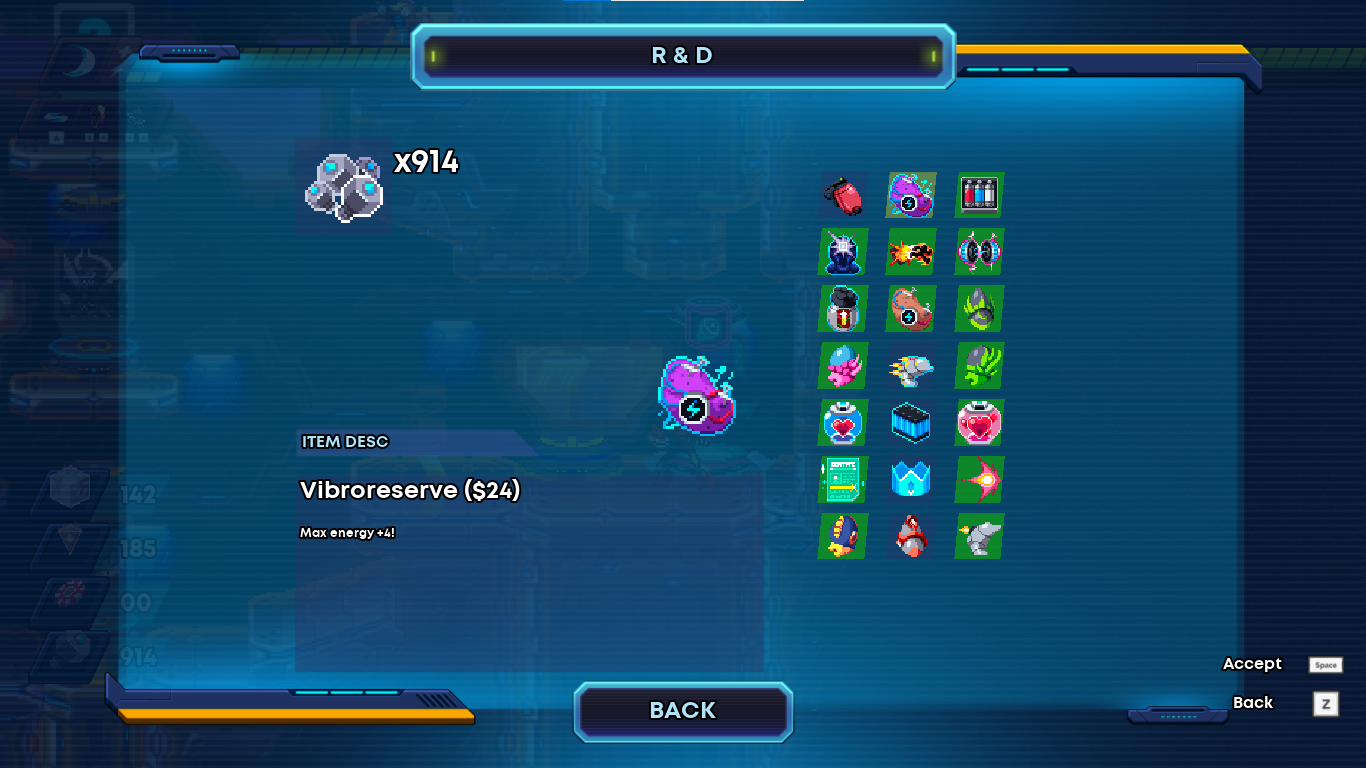1366x768 pixels.
Task: Choose the brown potato battery item
Action: pyautogui.click(x=911, y=308)
